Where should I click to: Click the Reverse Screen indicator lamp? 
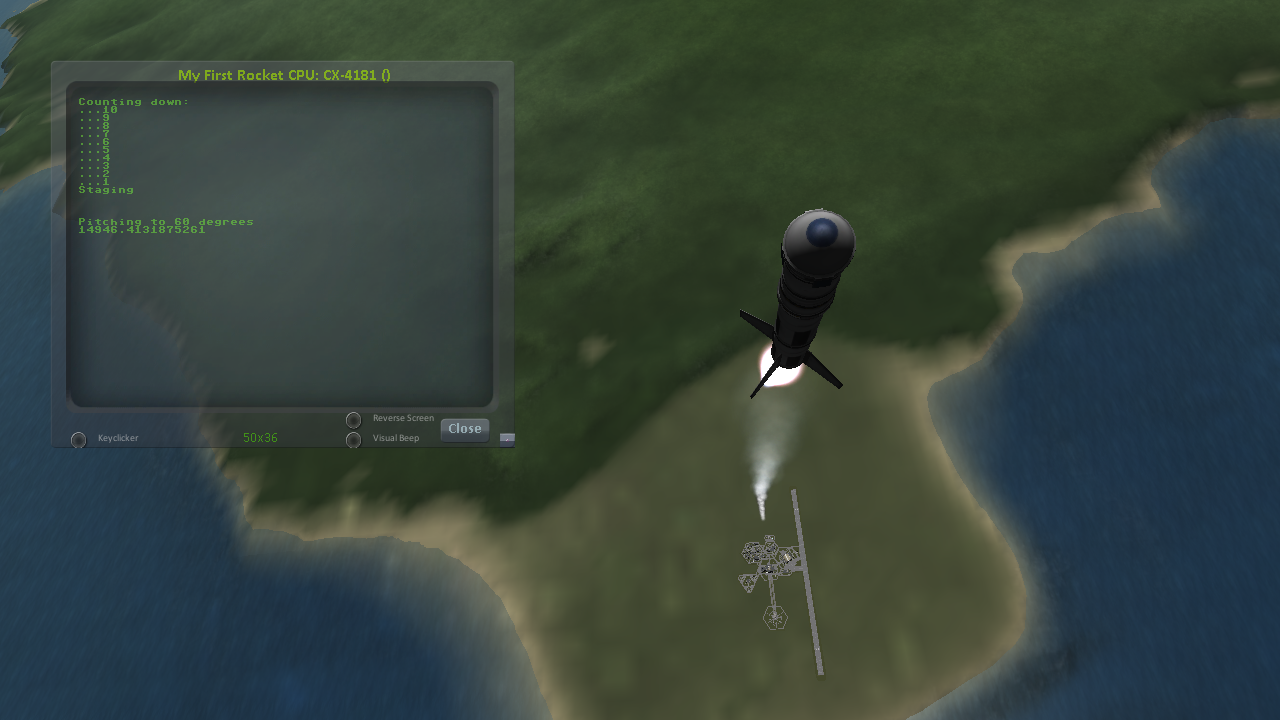(354, 419)
